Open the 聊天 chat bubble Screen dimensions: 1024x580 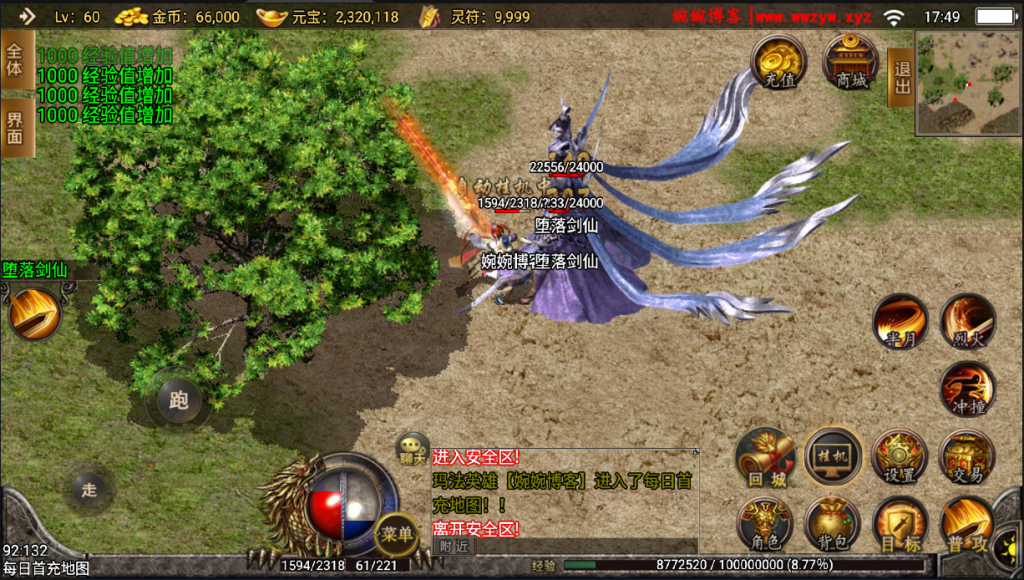[x=412, y=448]
